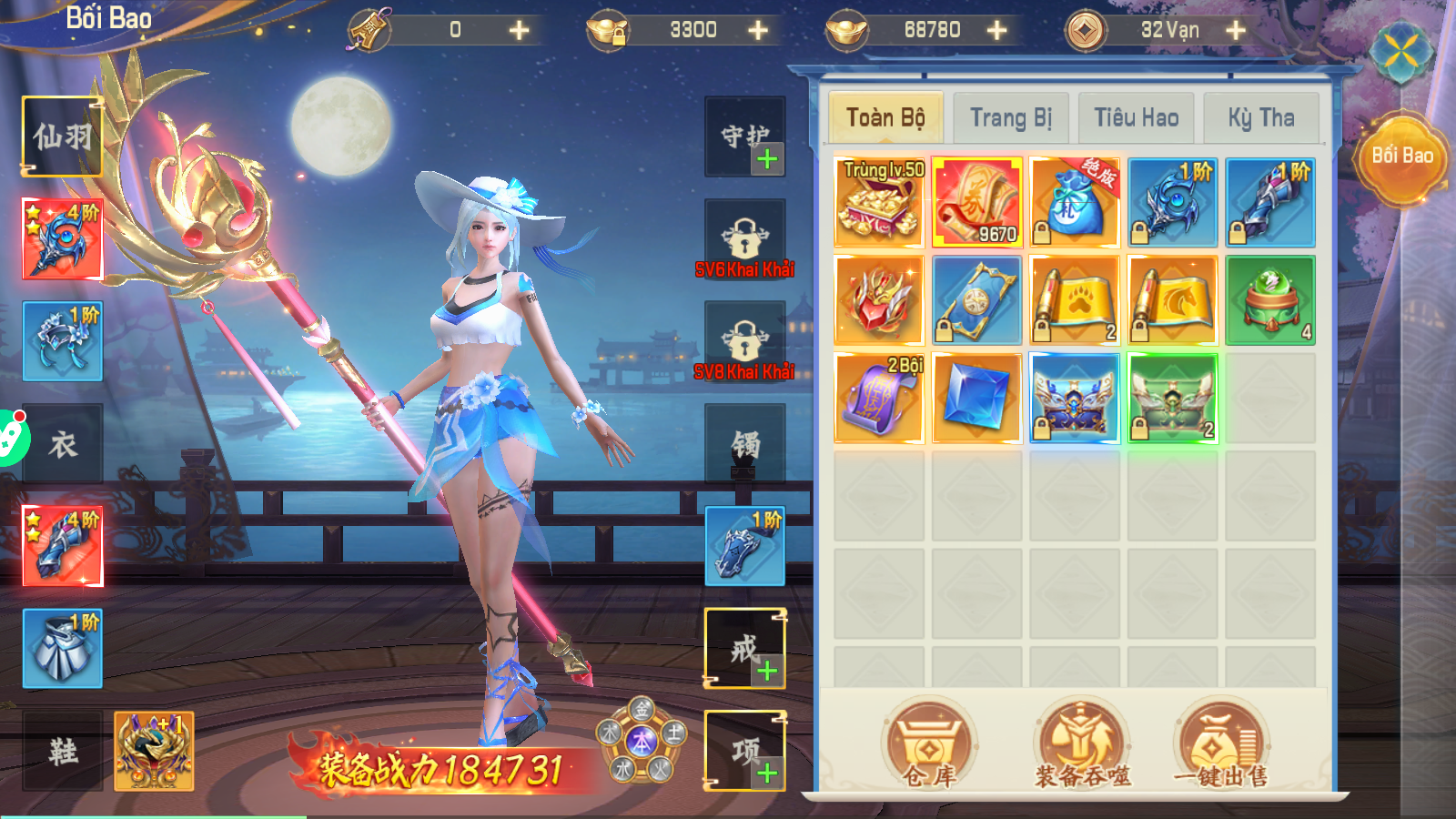Tap the 装备吞噬 equipment devour button

(1082, 743)
